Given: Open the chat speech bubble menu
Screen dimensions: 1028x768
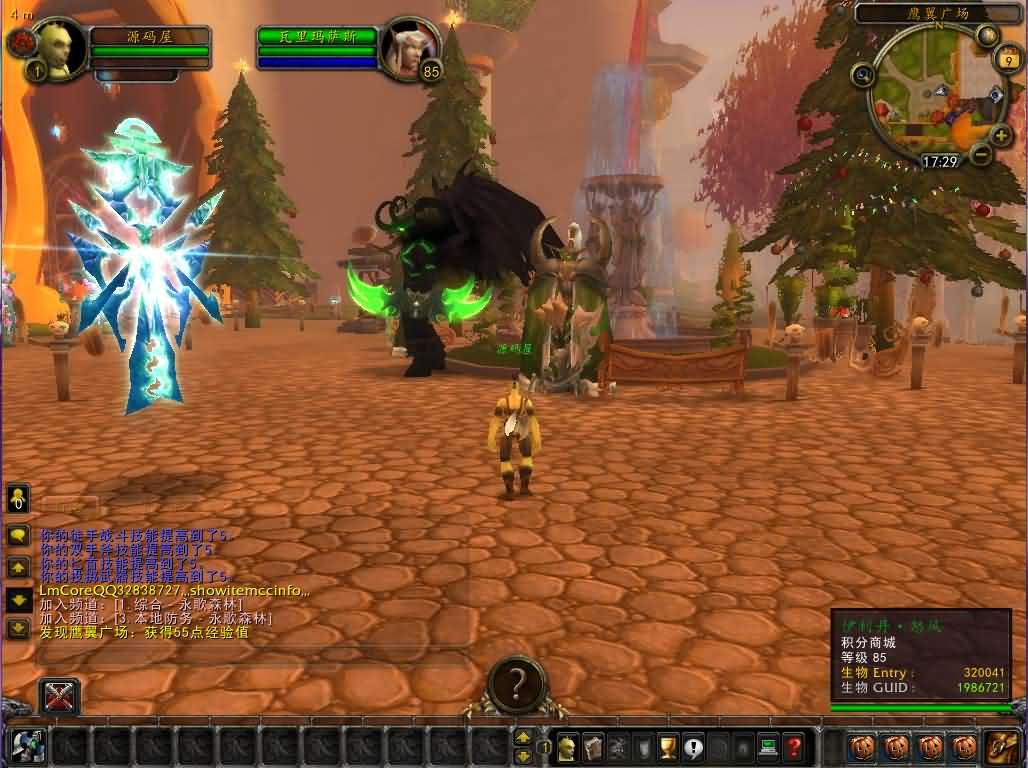Looking at the screenshot, I should pyautogui.click(x=18, y=536).
